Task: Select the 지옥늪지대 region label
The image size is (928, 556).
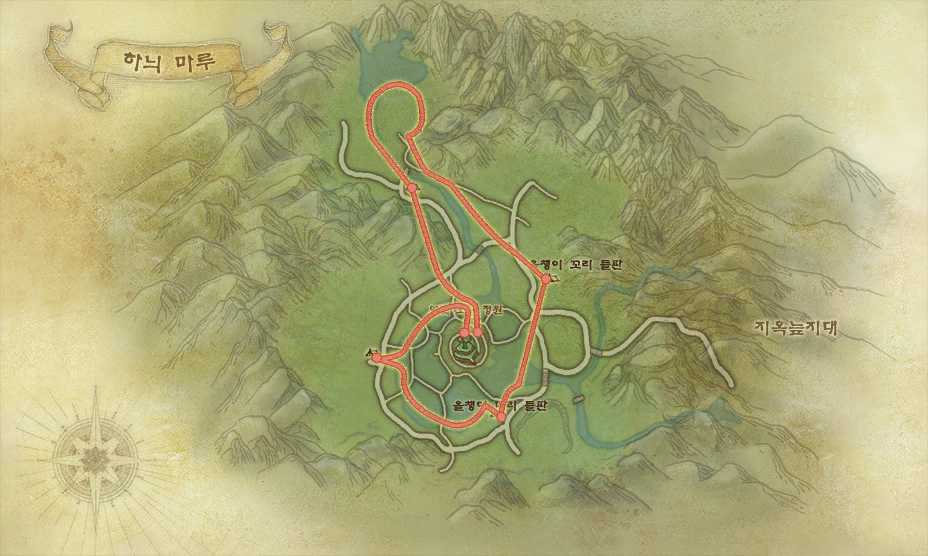Action: point(794,327)
